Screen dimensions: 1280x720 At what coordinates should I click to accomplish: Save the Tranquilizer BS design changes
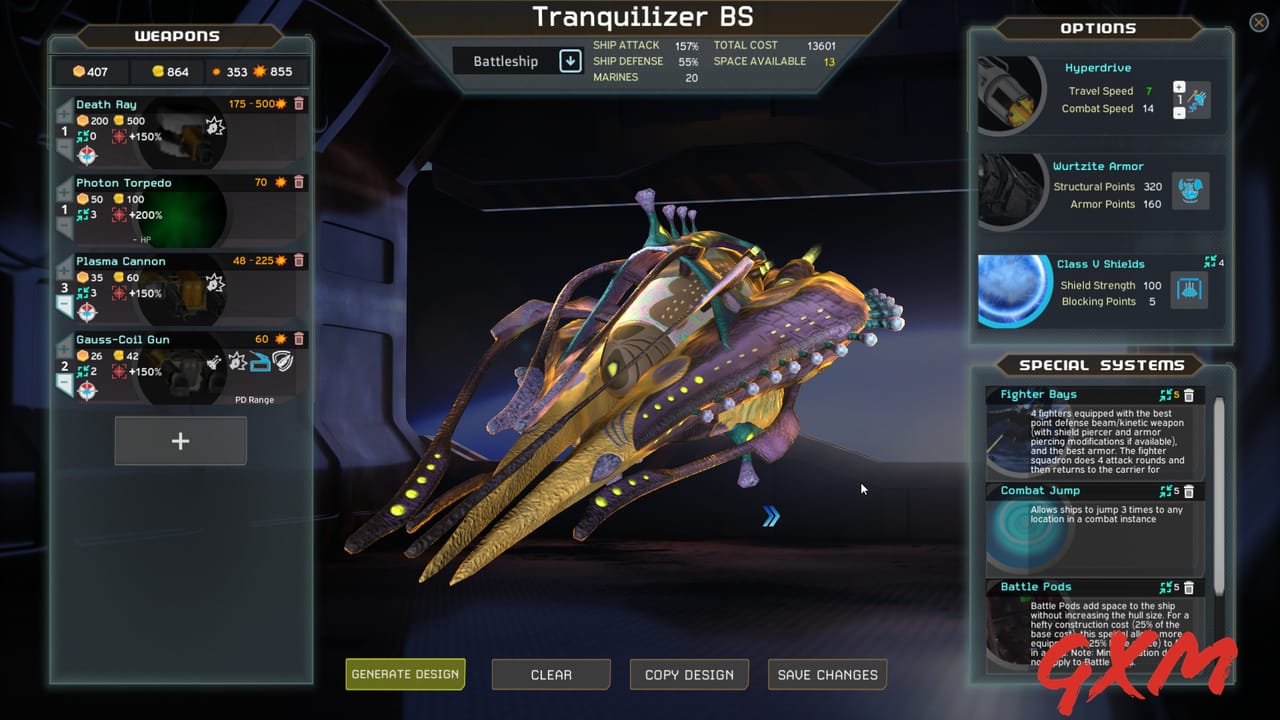click(827, 674)
